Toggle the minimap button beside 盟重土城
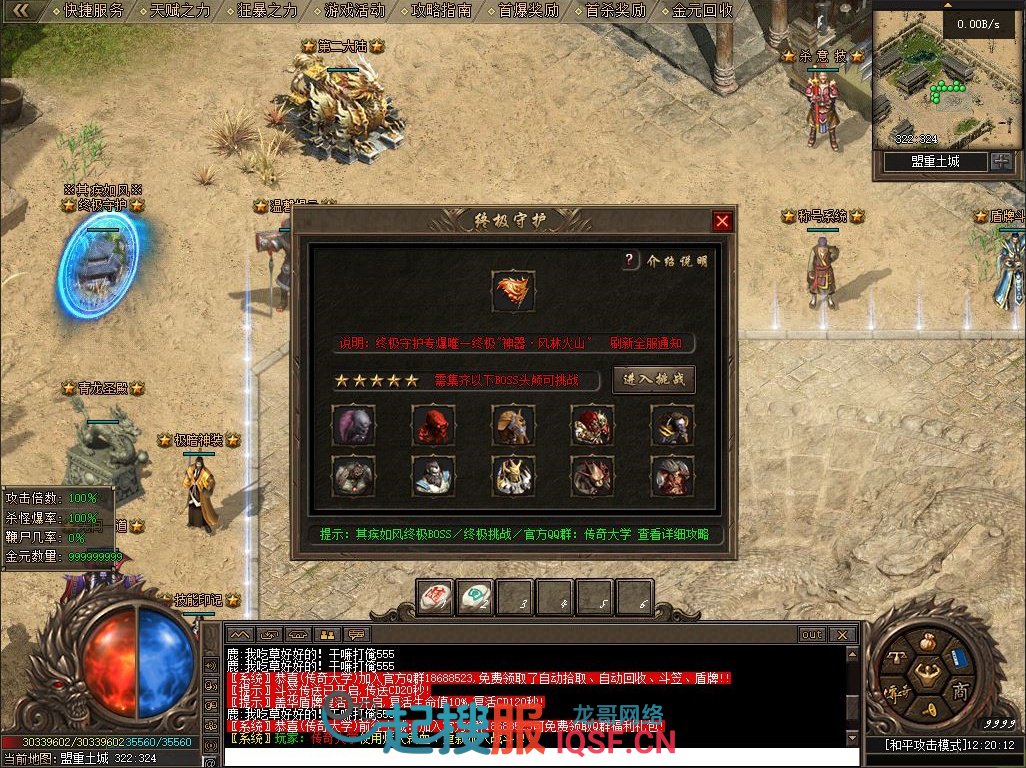Image resolution: width=1026 pixels, height=768 pixels. coord(1001,162)
